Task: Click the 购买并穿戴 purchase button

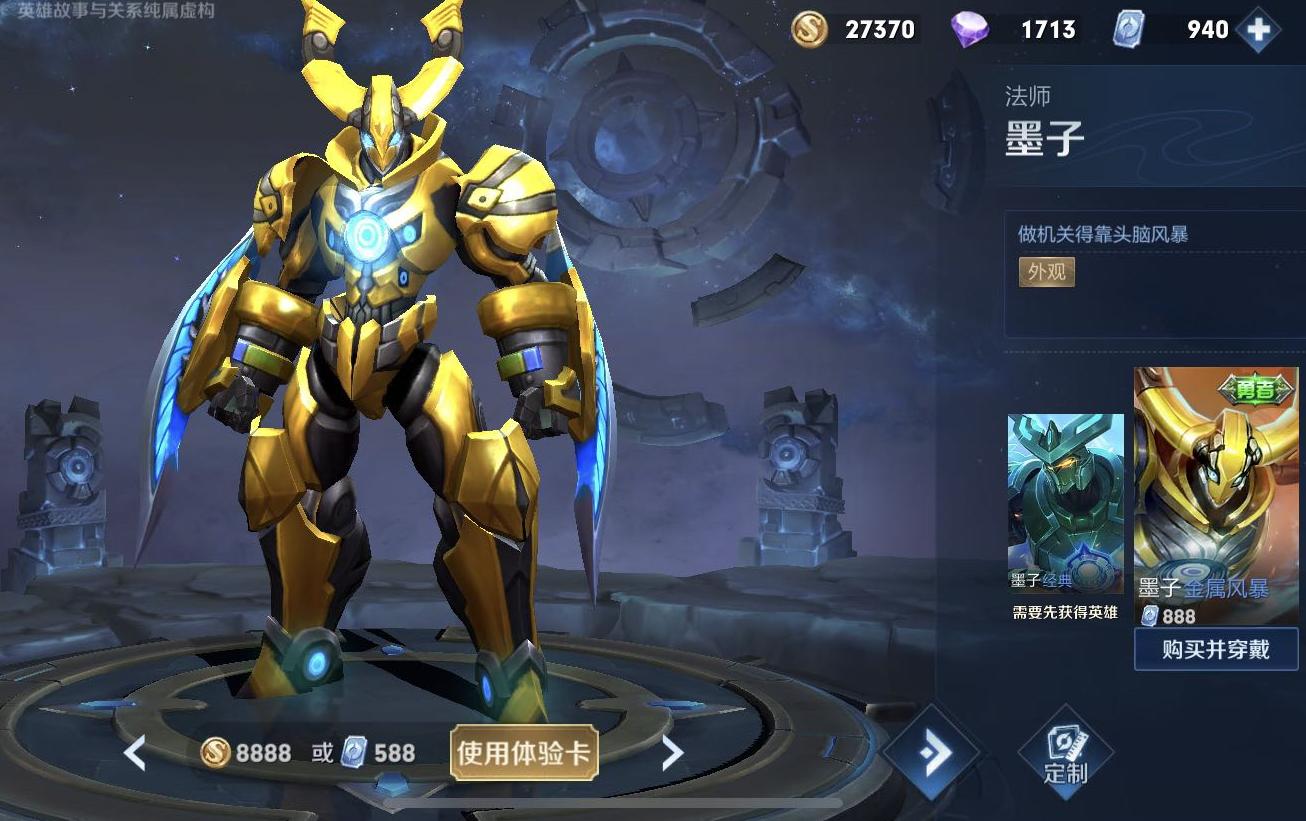Action: pyautogui.click(x=1216, y=650)
